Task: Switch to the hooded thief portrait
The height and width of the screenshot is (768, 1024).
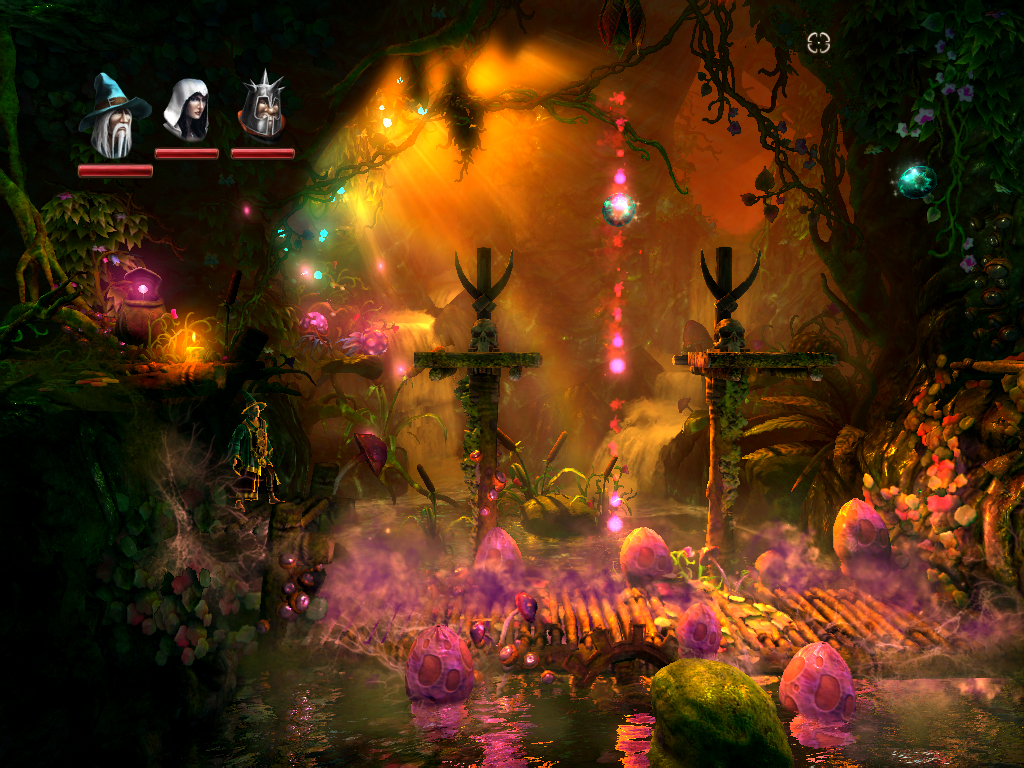Action: 187,110
